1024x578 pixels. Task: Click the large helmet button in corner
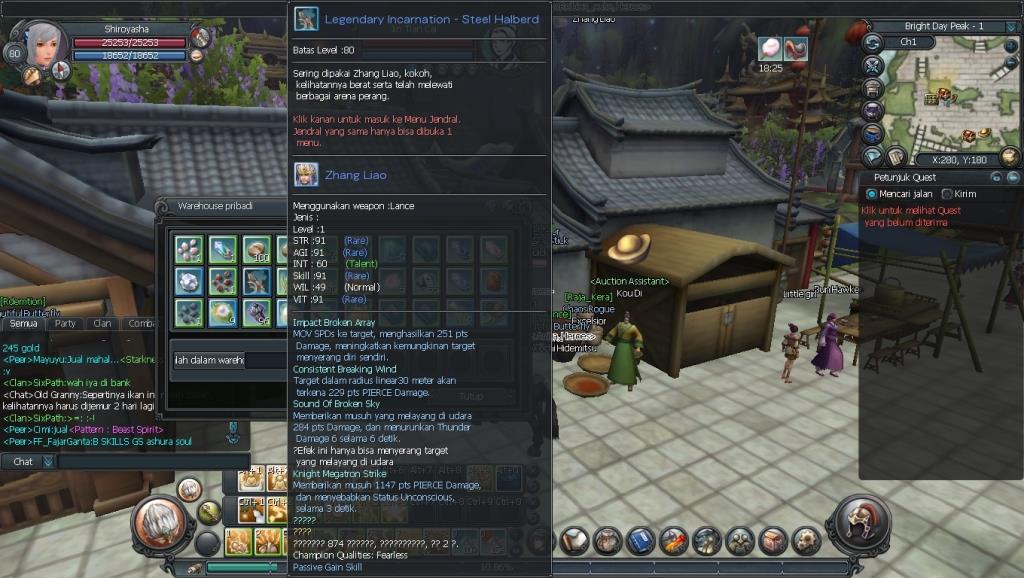pos(858,523)
